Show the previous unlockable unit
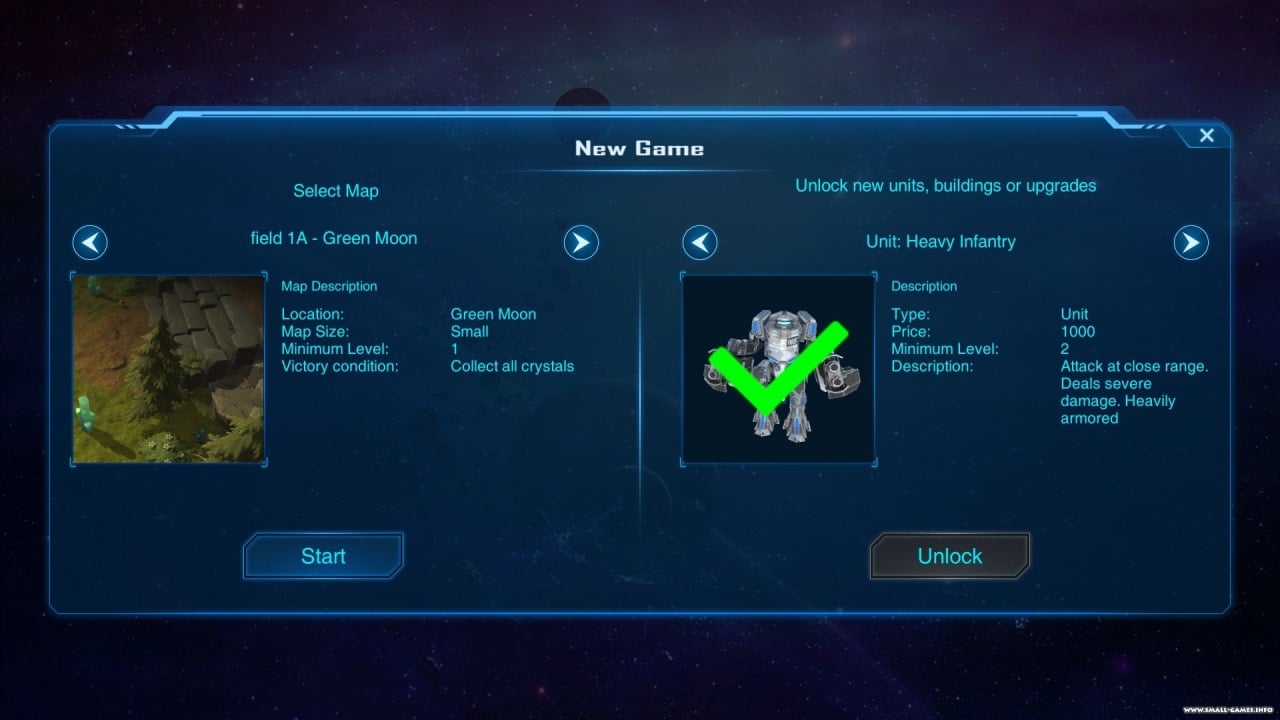The image size is (1280, 720). pos(700,243)
